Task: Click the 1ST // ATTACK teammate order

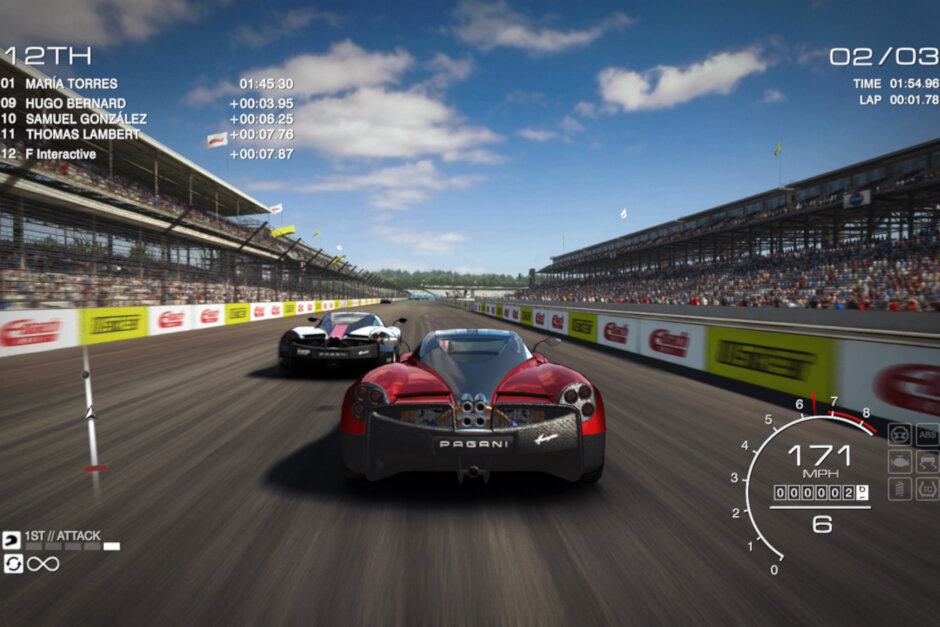Action: tap(62, 536)
